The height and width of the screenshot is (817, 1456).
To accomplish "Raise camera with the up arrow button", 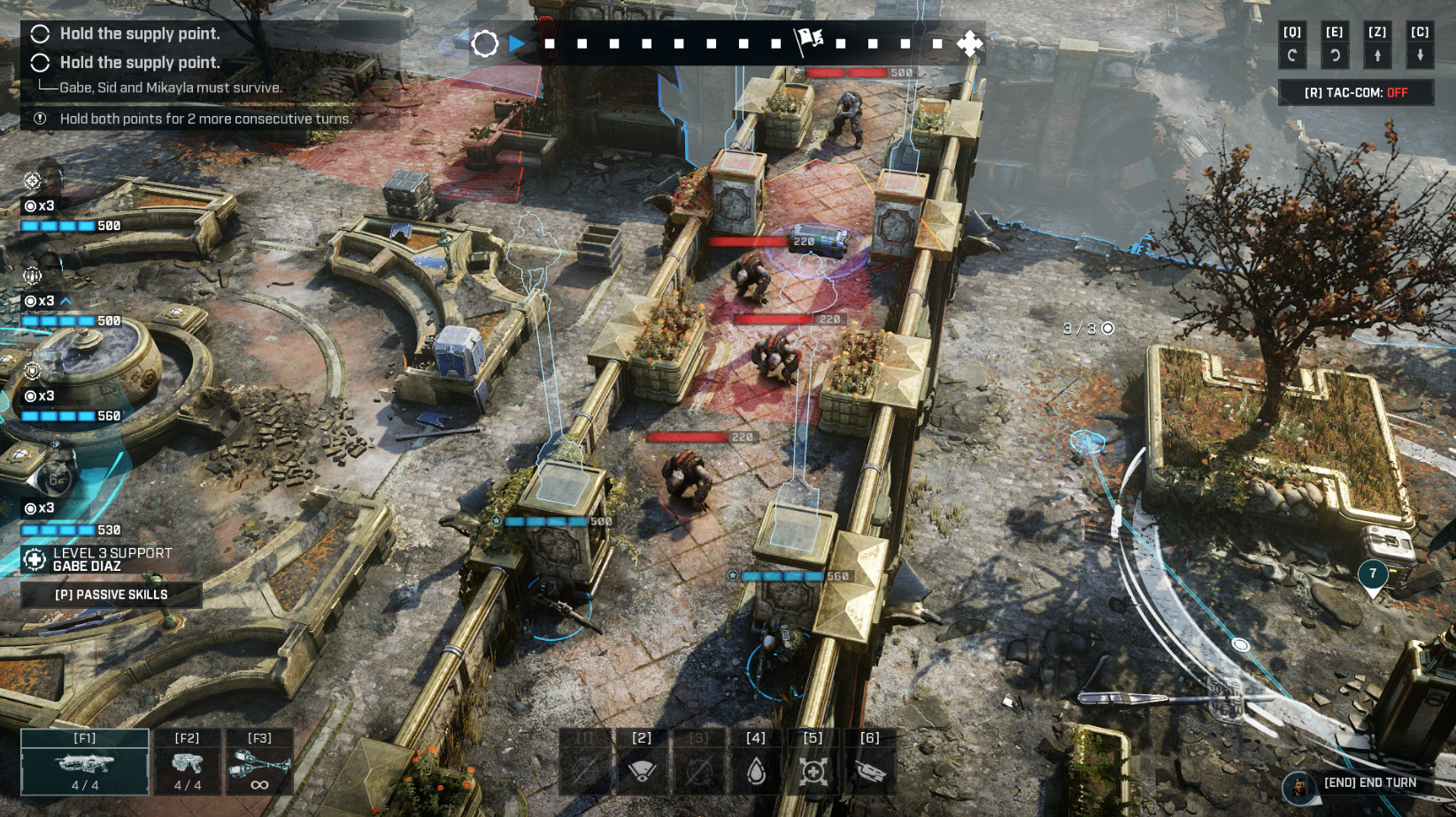I will point(1377,55).
